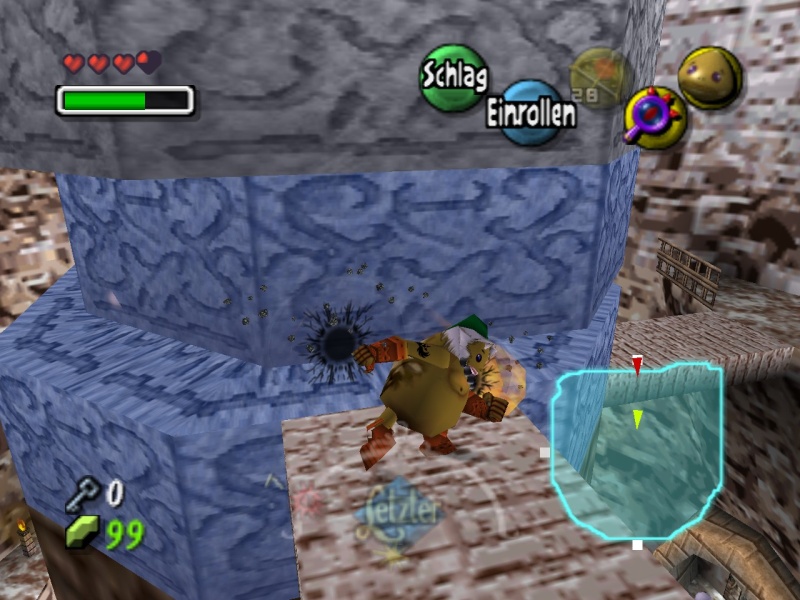The image size is (800, 600).
Task: Select the blue Einrollen action button
Action: click(532, 112)
